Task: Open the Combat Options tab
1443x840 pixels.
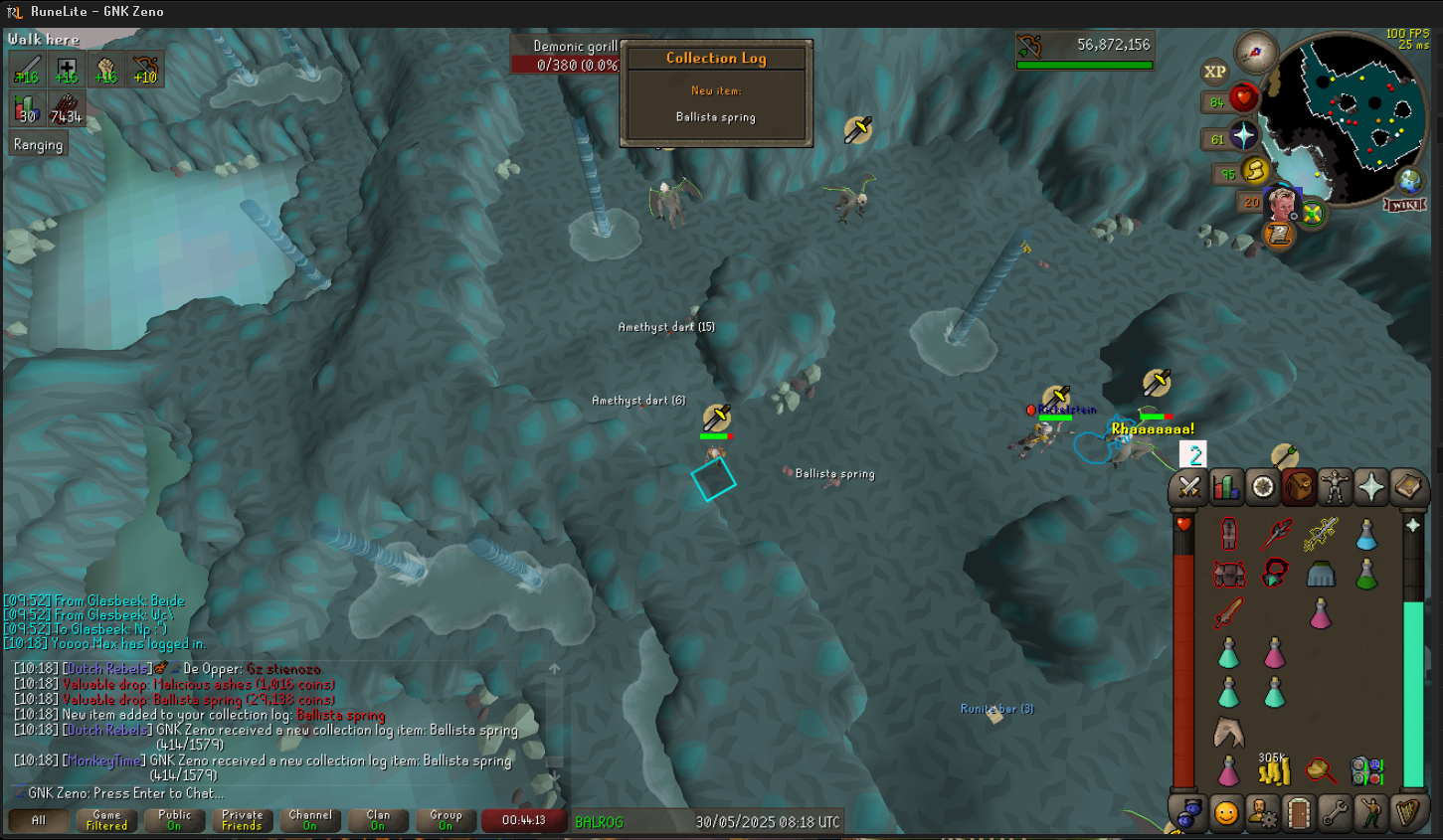Action: point(1189,487)
